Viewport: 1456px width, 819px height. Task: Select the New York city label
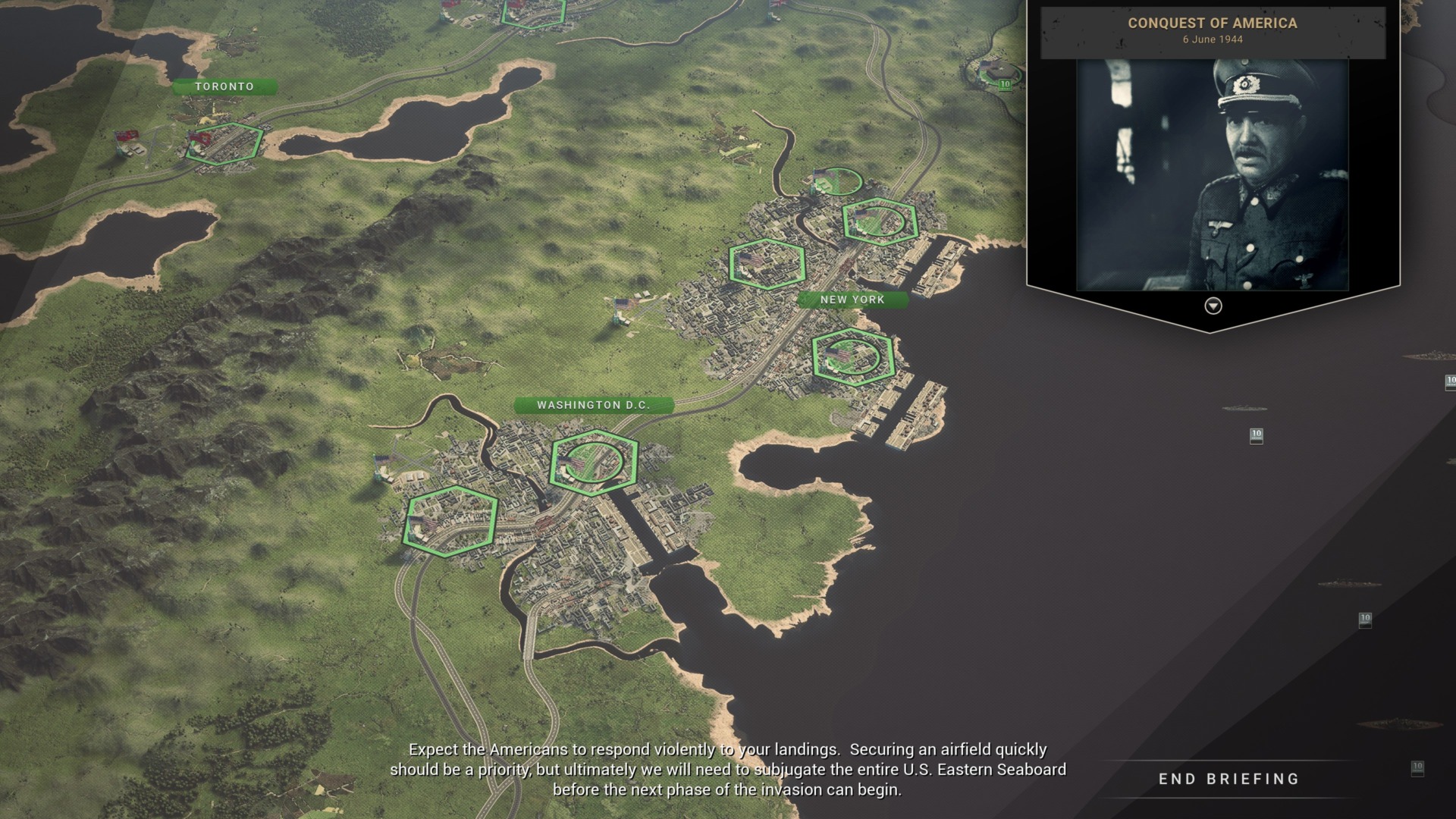852,300
